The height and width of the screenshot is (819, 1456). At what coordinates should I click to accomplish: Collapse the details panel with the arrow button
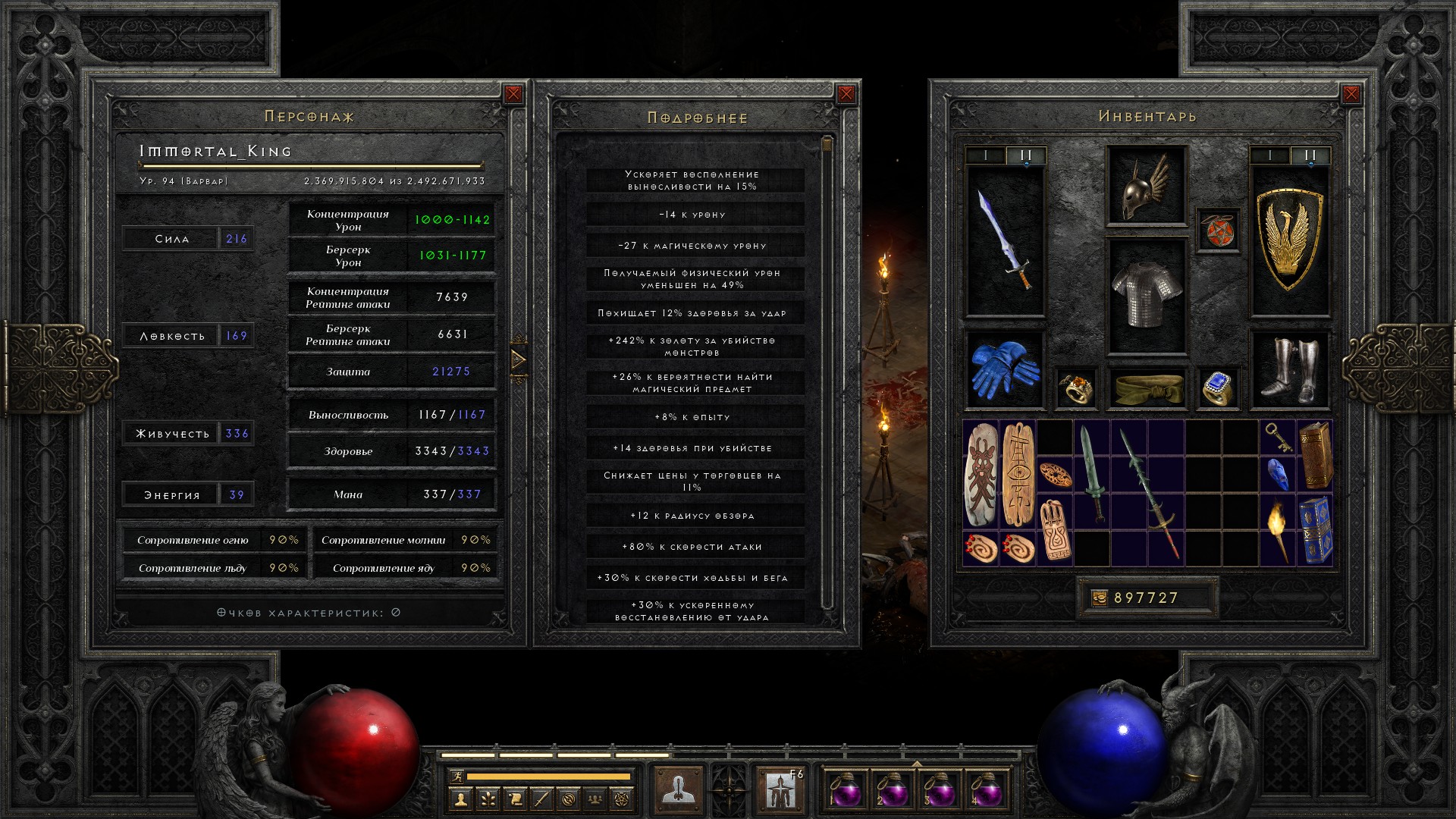click(x=519, y=359)
